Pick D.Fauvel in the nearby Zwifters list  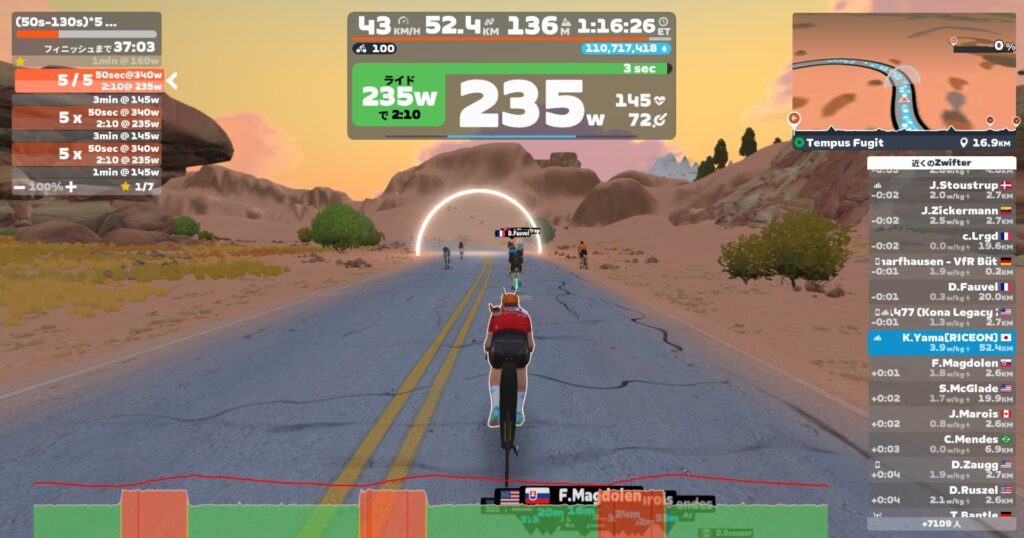(x=941, y=292)
